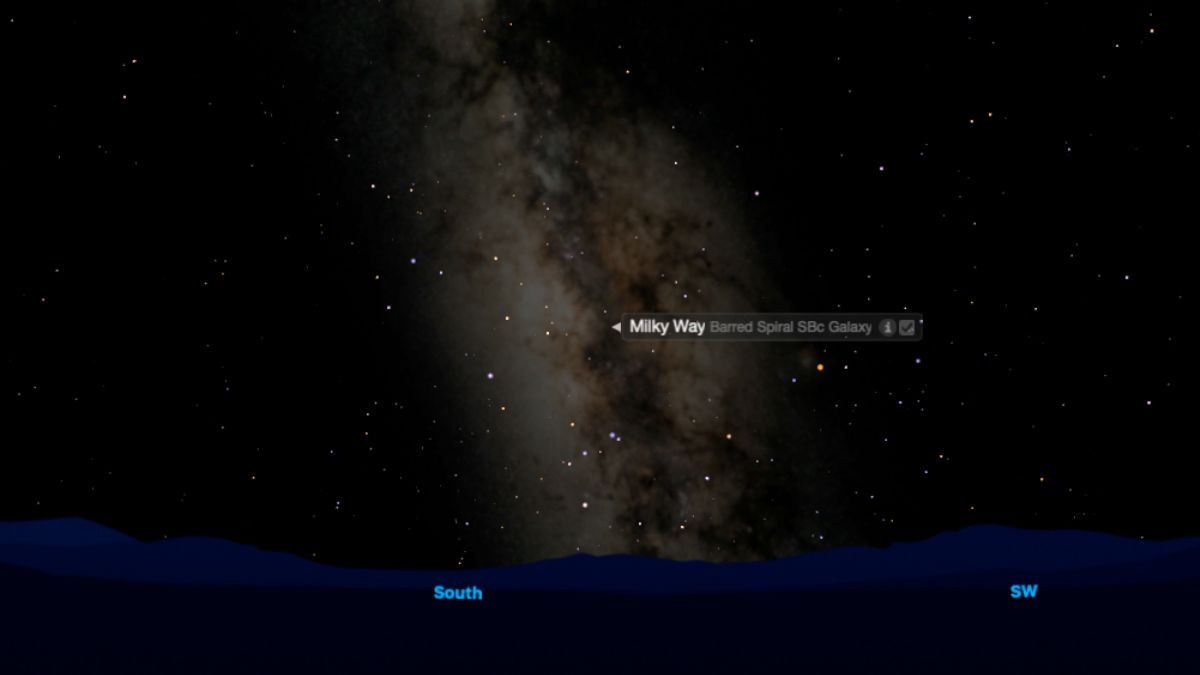1200x675 pixels.
Task: Select the Milky Way name label
Action: [x=667, y=327]
